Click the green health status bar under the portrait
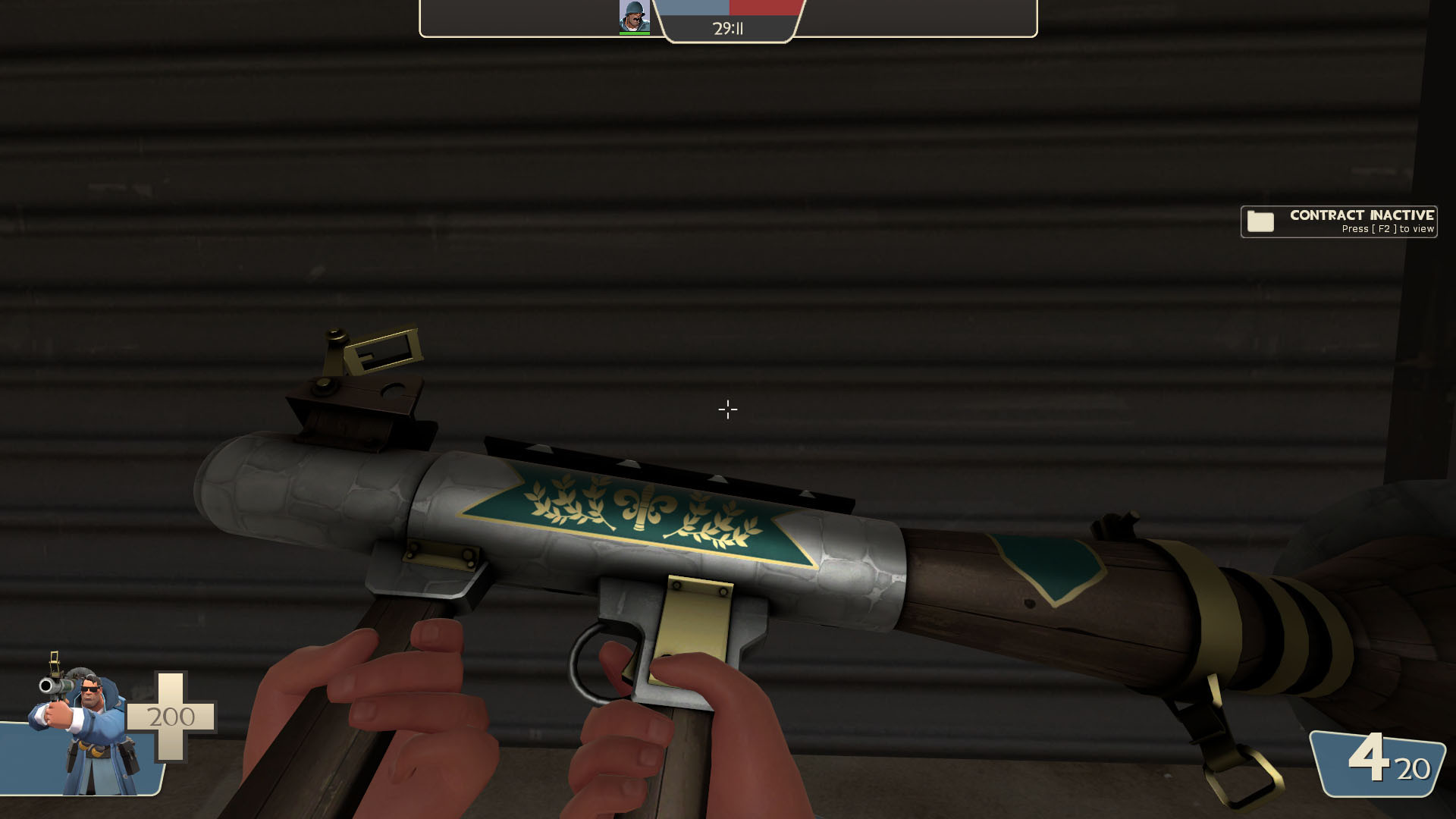1456x819 pixels. [x=634, y=32]
